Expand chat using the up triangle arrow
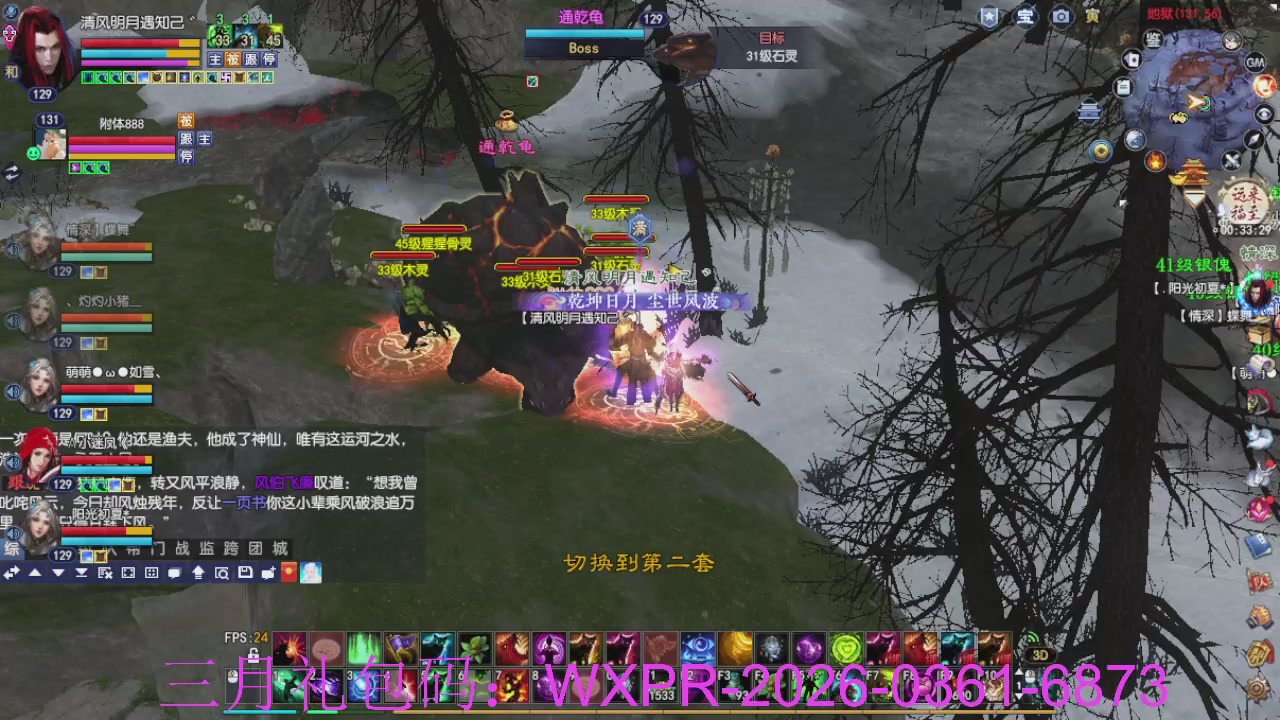1280x720 pixels. 36,572
